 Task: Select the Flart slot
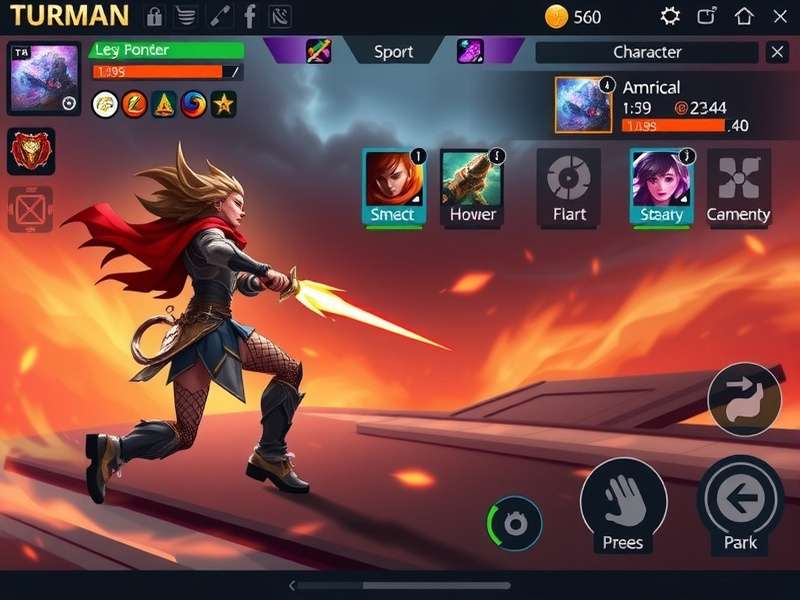pos(569,187)
